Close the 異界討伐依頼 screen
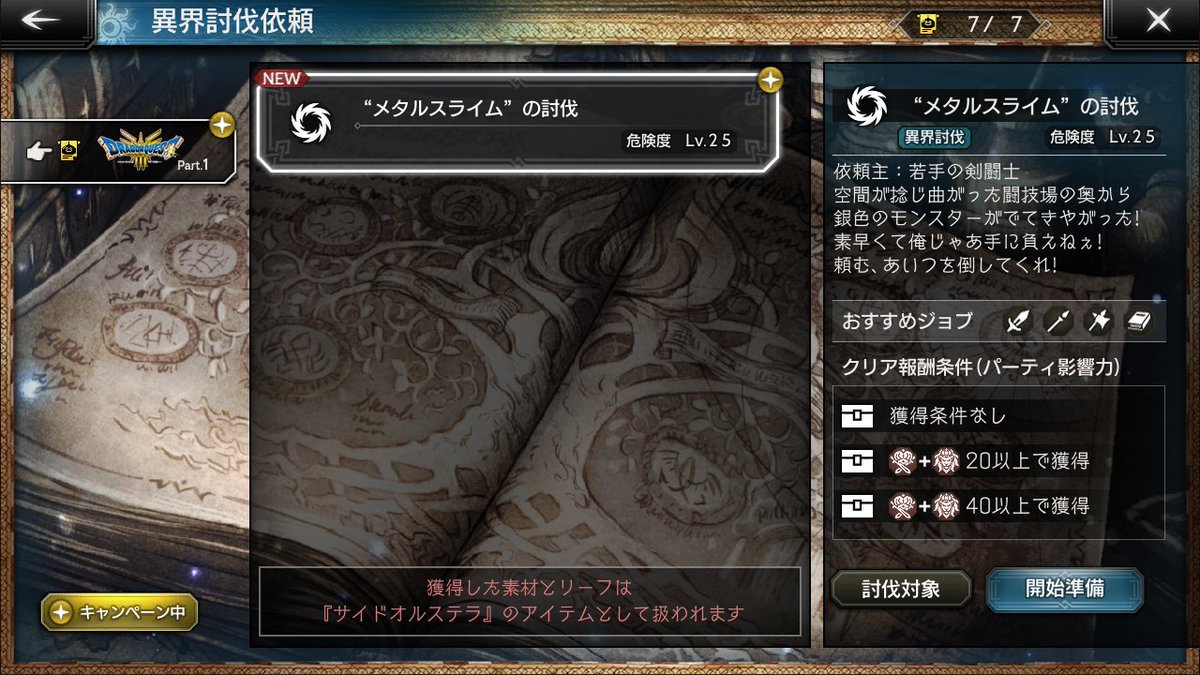The width and height of the screenshot is (1200, 675). pyautogui.click(x=1158, y=21)
